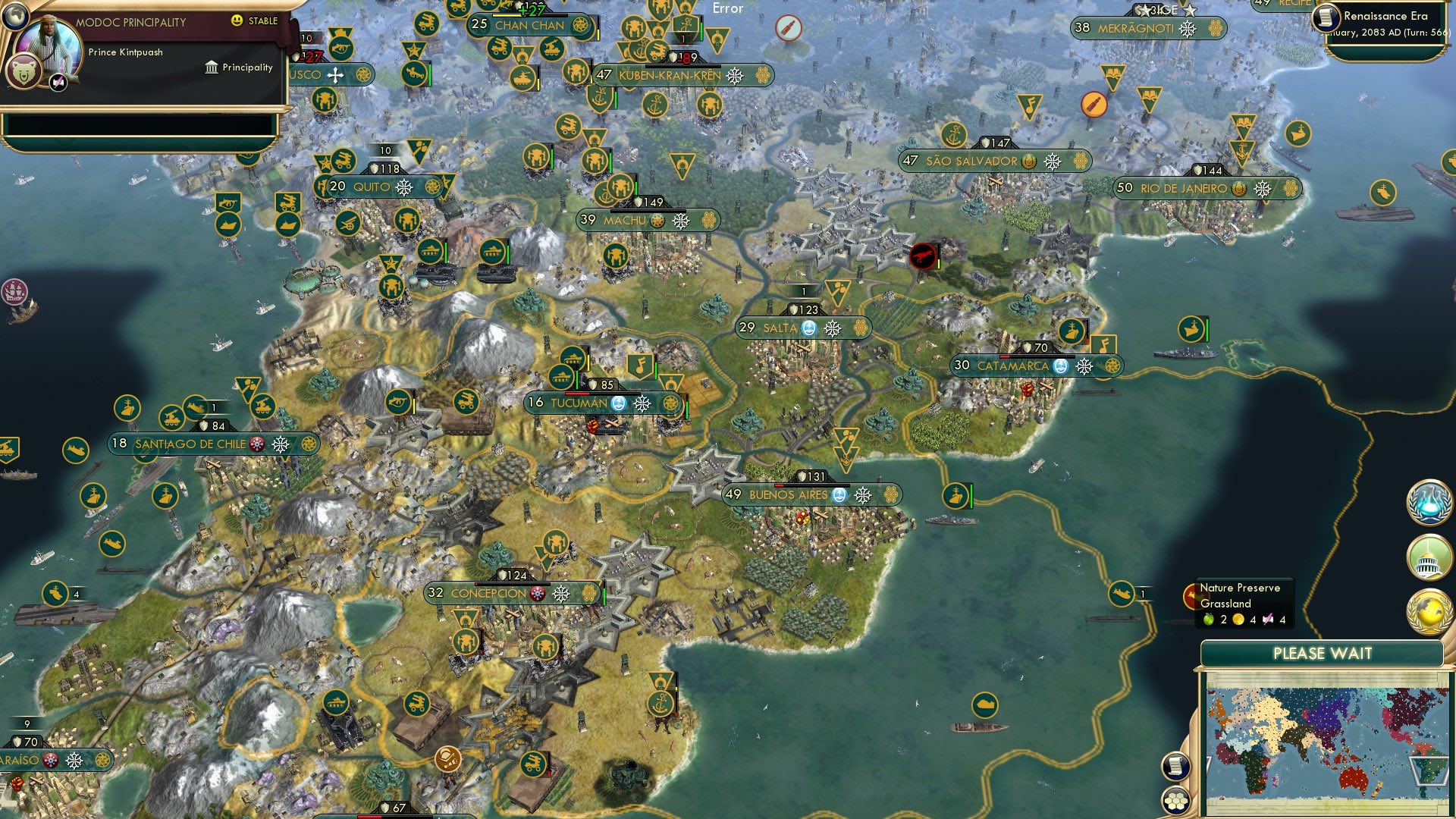
Task: Select the red enemy unit marker near Salta
Action: (923, 256)
